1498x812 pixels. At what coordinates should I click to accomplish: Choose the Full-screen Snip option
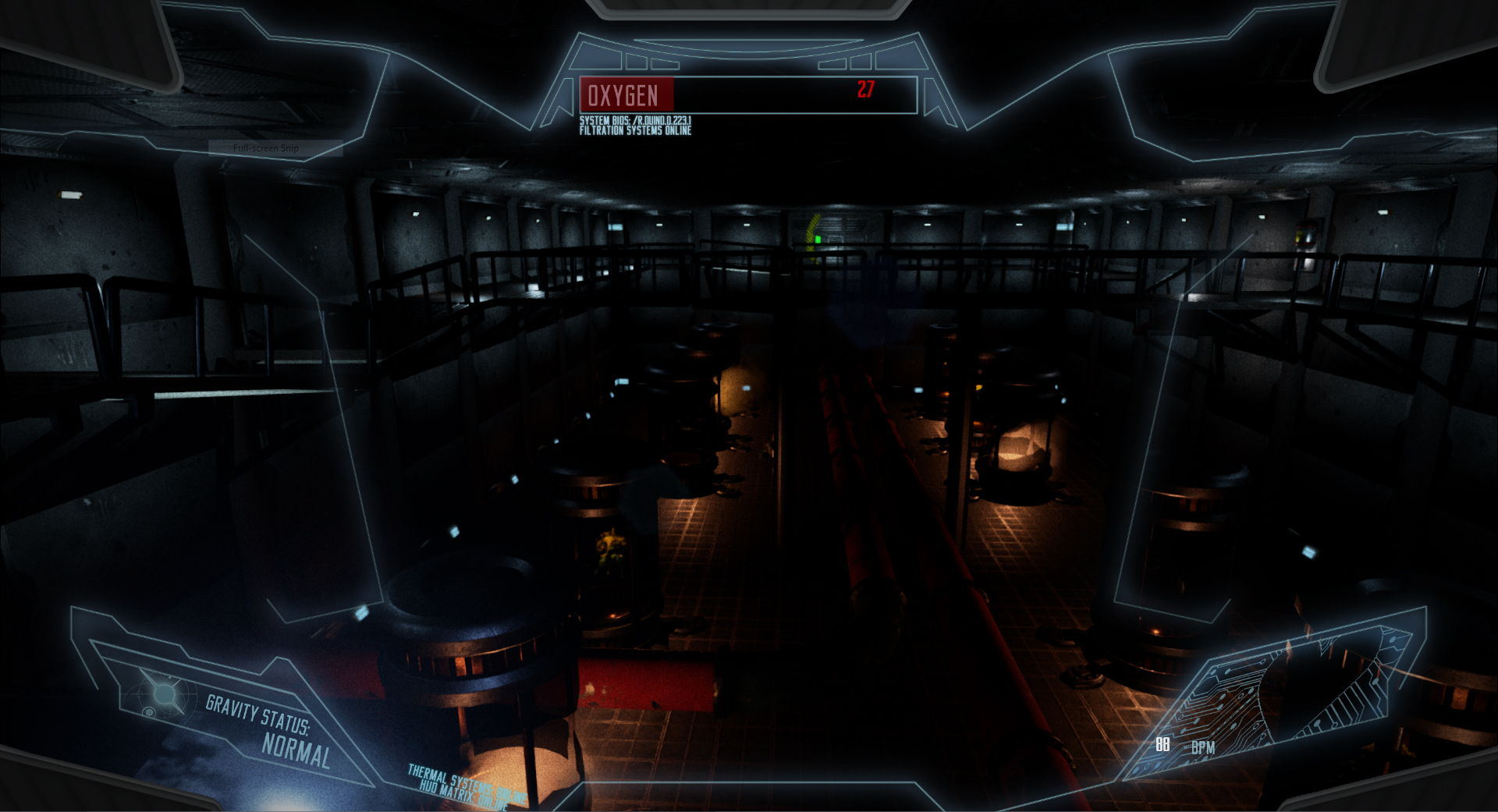267,148
